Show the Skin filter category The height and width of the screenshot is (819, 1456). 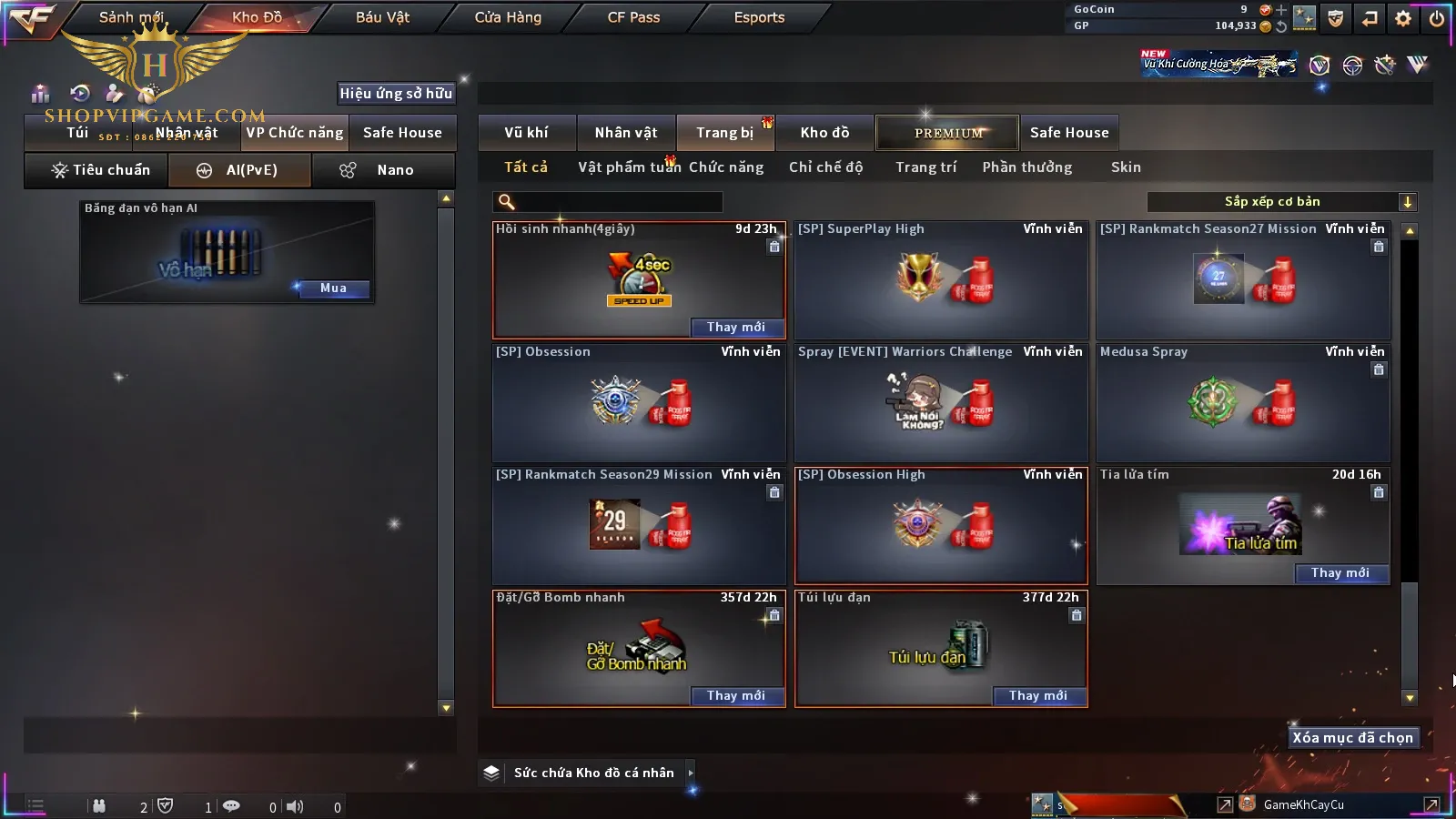click(x=1126, y=167)
